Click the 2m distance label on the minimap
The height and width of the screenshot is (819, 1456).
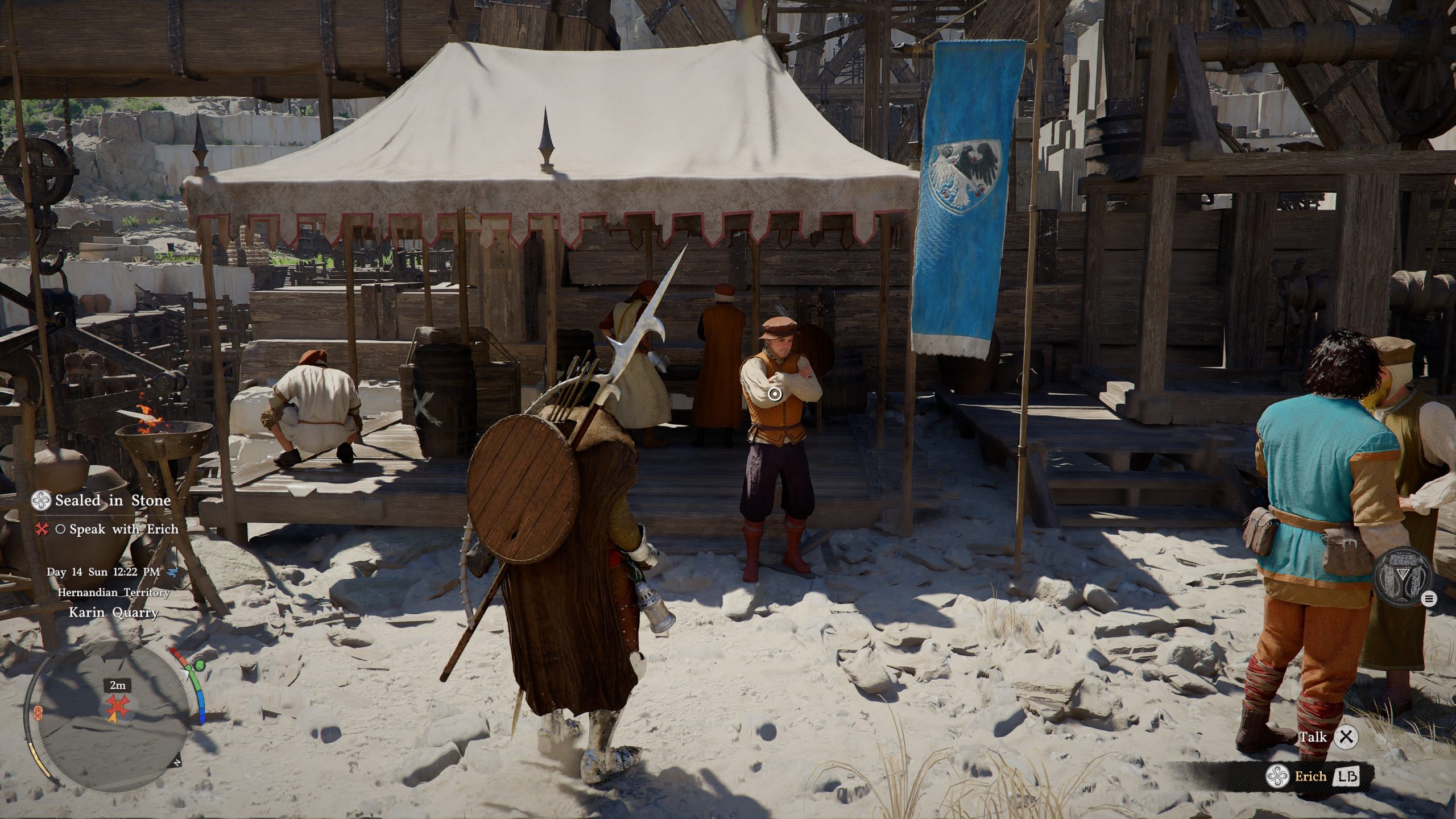tap(117, 686)
